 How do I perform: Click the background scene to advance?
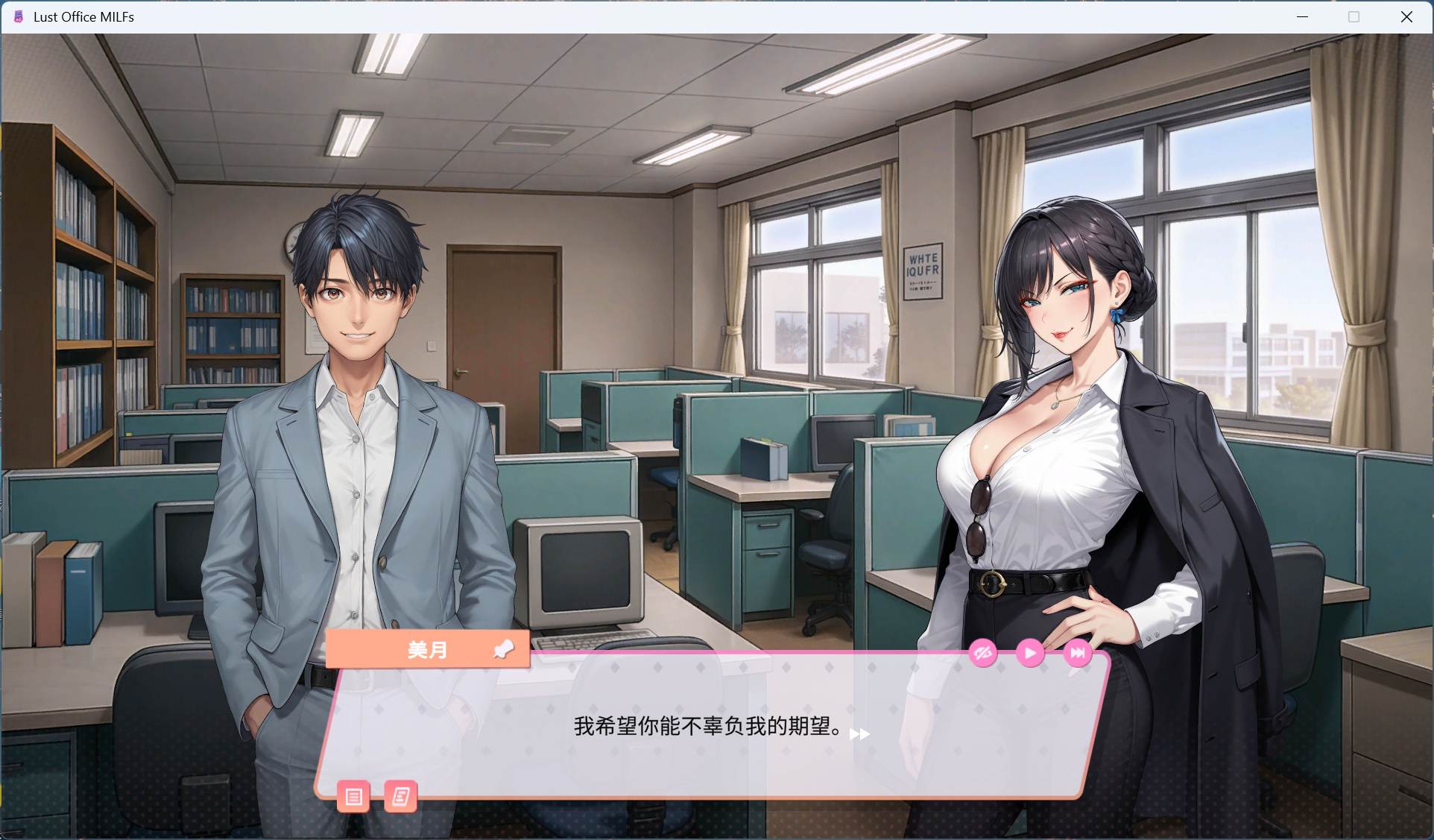tap(671, 224)
